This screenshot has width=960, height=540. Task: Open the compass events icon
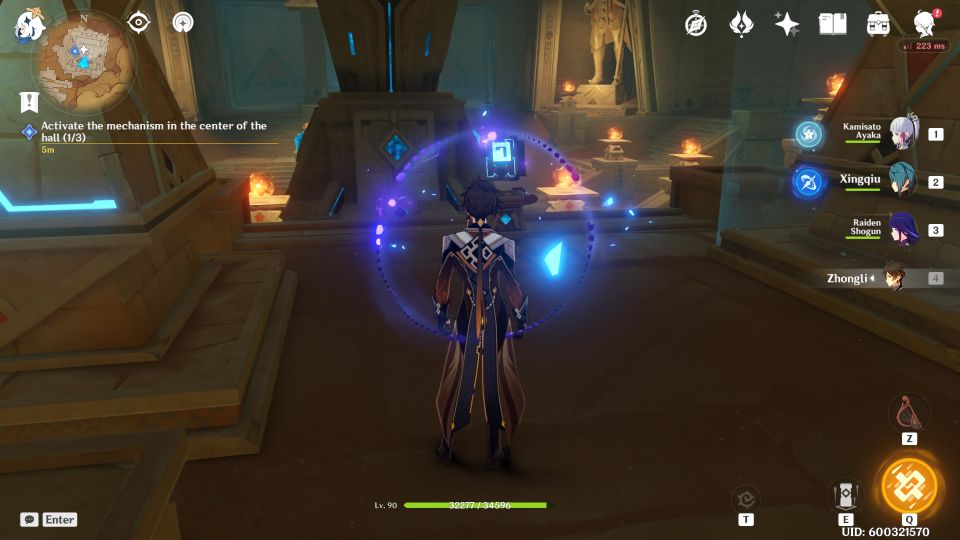pos(696,25)
